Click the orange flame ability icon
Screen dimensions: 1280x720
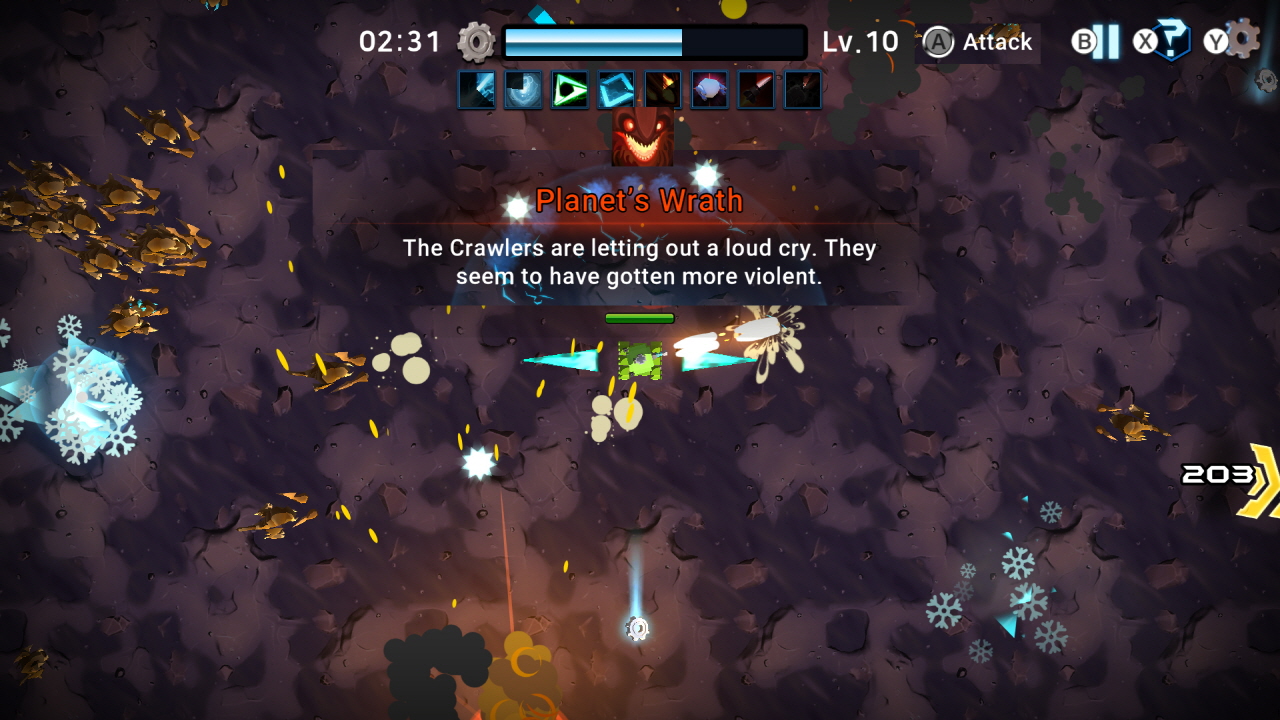tap(663, 89)
